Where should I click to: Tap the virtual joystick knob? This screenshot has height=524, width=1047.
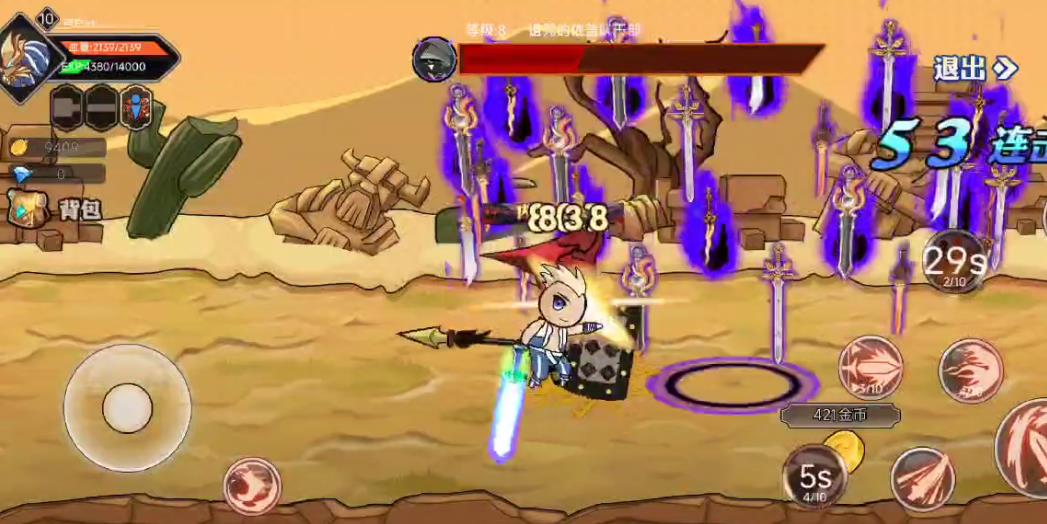(127, 408)
